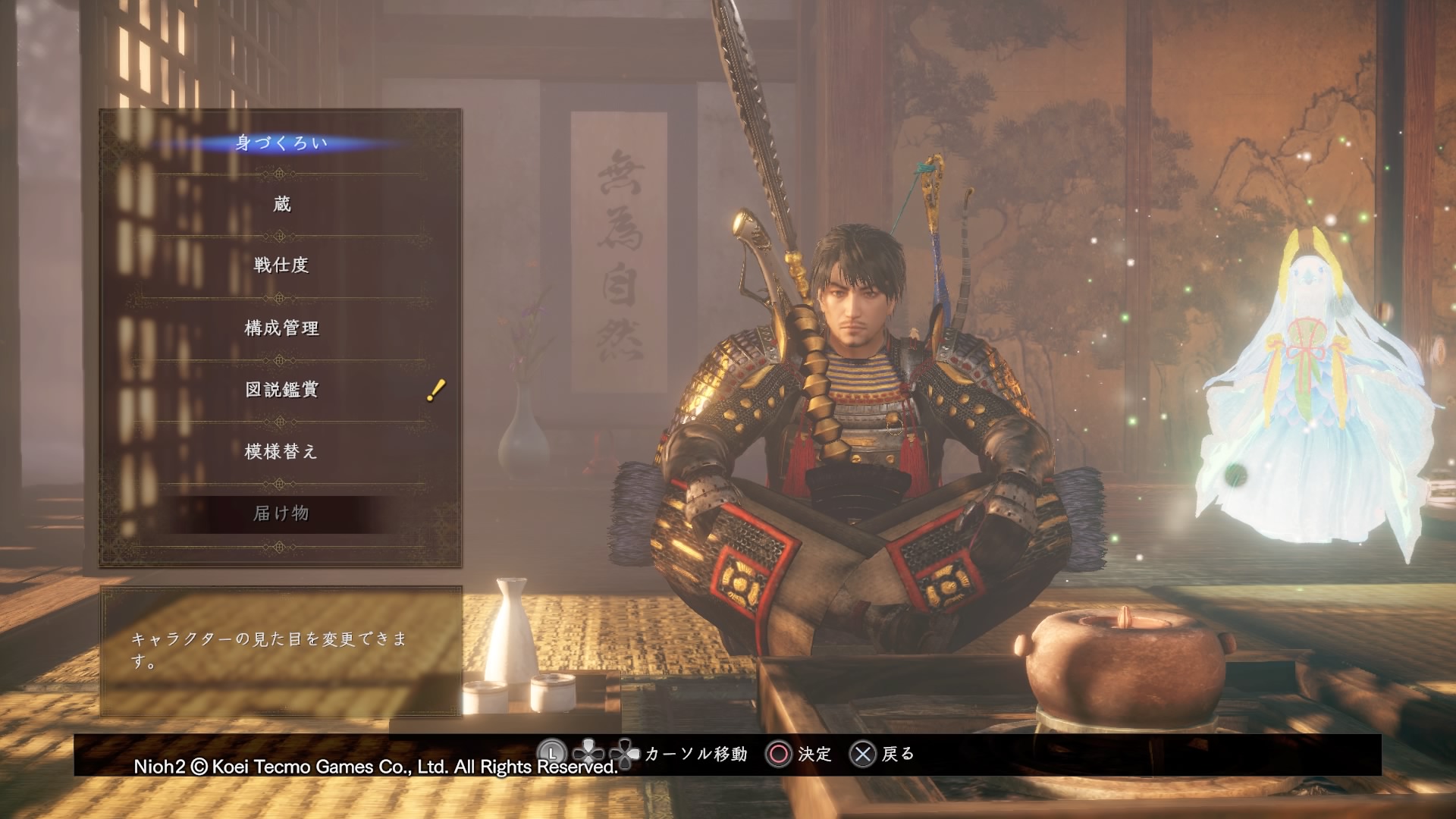Open the greyed-out 届け物 entry

(281, 513)
